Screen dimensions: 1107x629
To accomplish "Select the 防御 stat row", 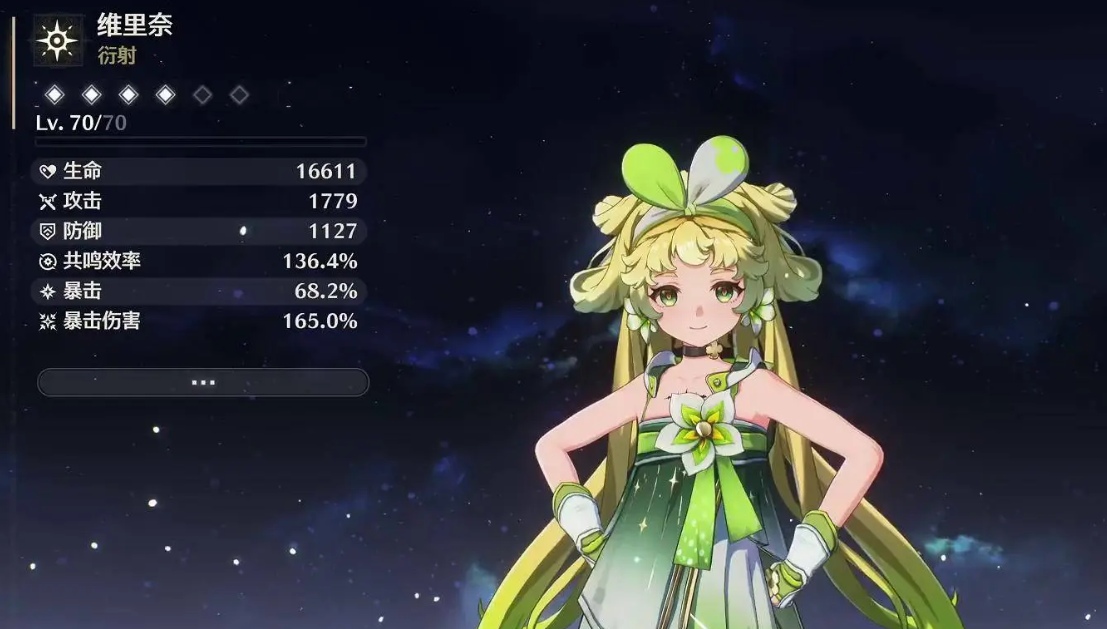I will (200, 231).
